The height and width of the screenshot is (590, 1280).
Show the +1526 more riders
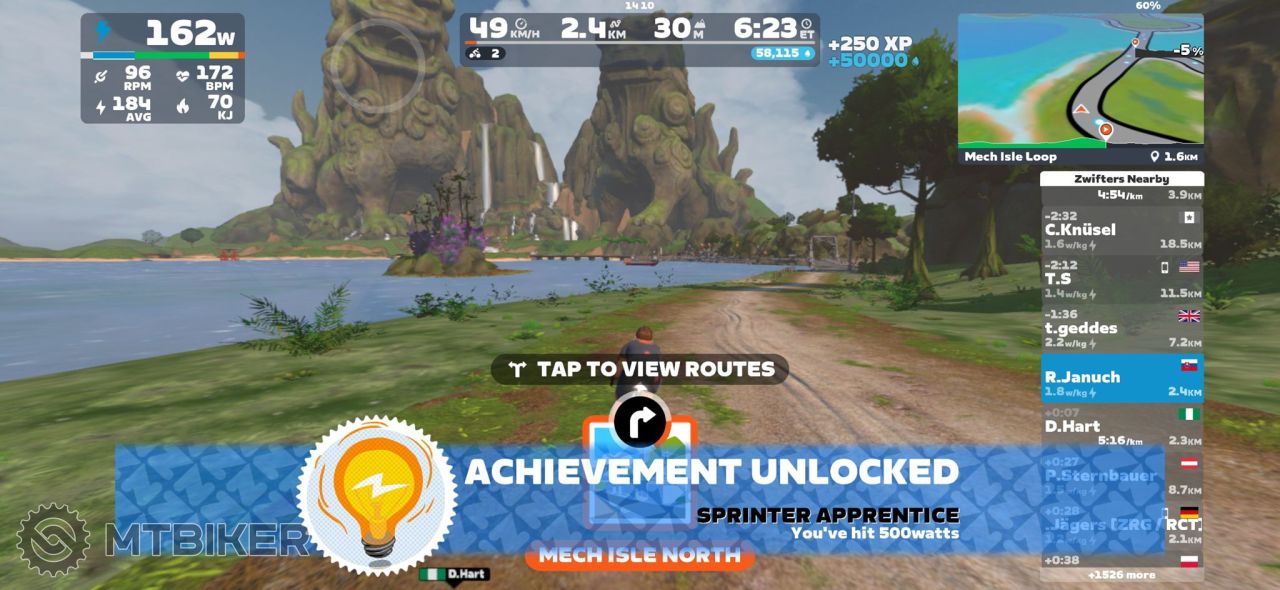point(1121,575)
